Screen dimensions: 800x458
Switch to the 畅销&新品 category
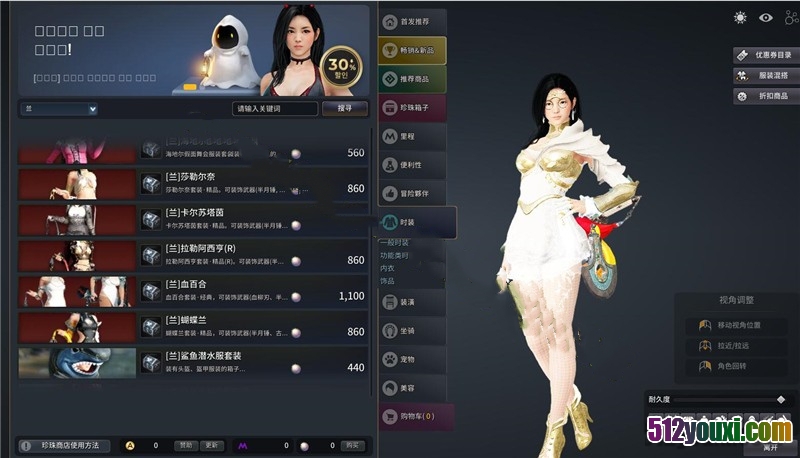point(412,50)
